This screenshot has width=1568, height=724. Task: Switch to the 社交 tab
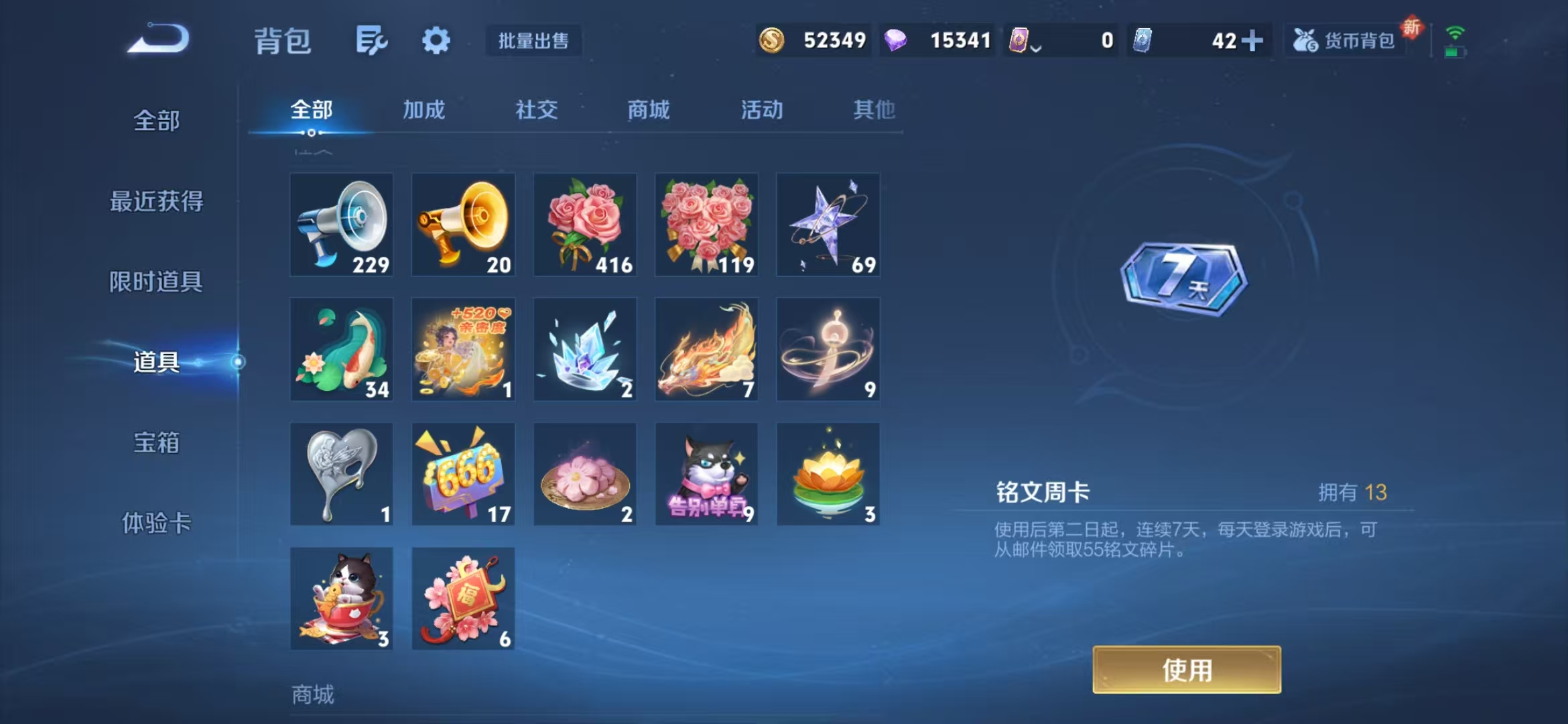[536, 111]
